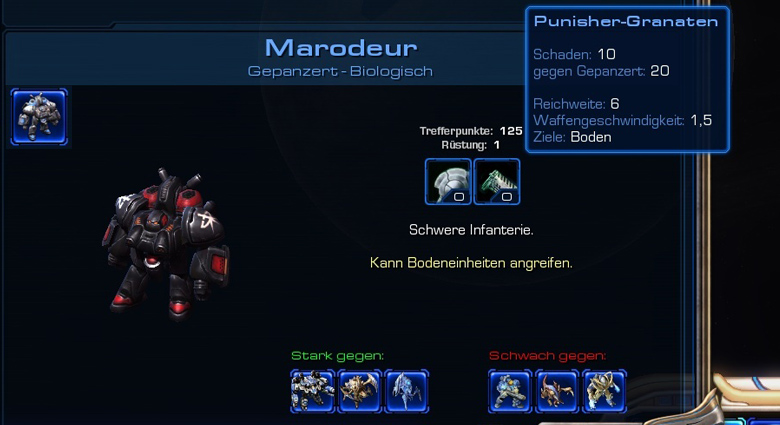Choose the Roach icon under Stark gegen
Image resolution: width=780 pixels, height=425 pixels.
(x=359, y=390)
